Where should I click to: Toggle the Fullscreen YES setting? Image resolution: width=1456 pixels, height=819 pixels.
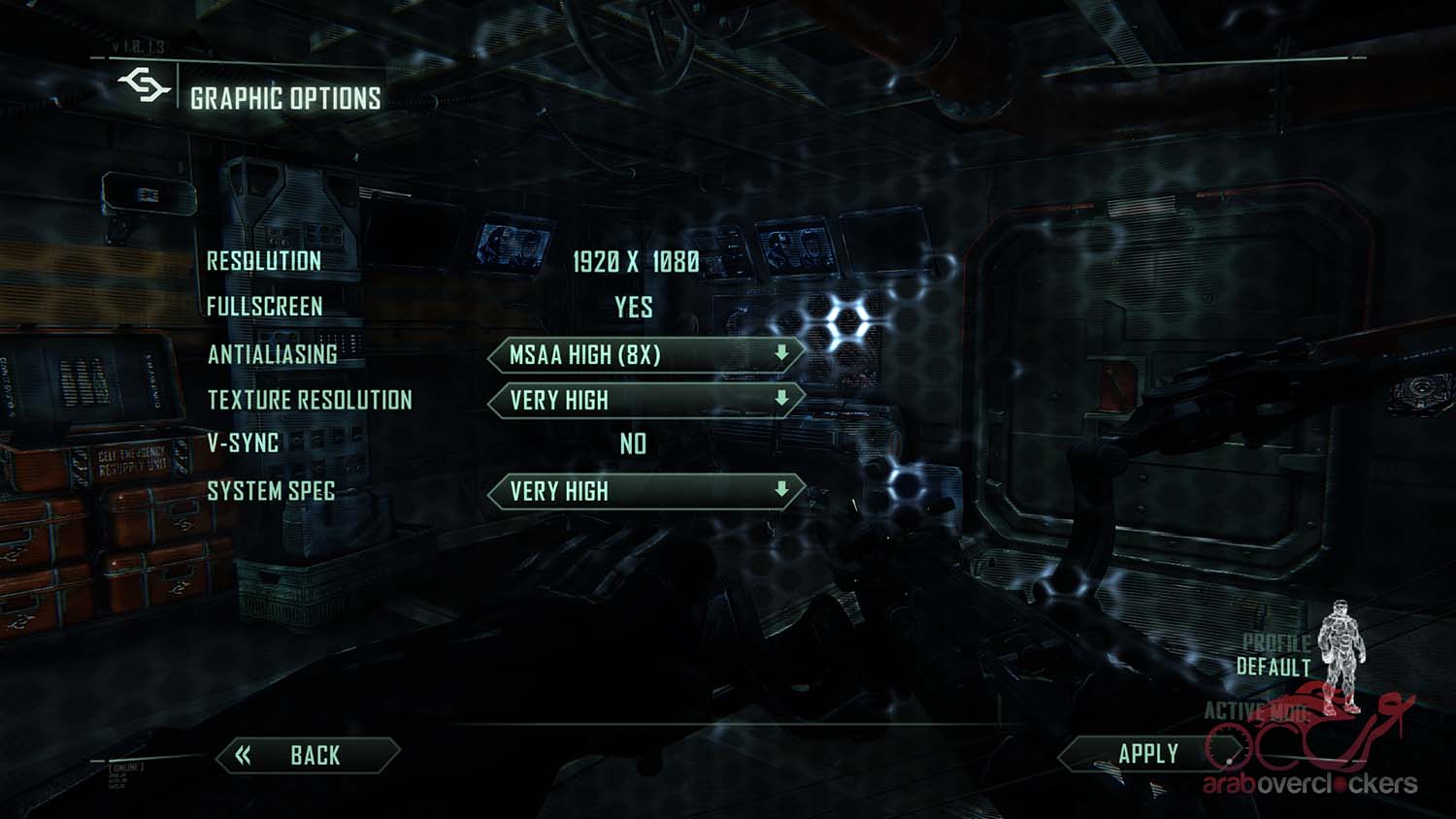pos(633,308)
